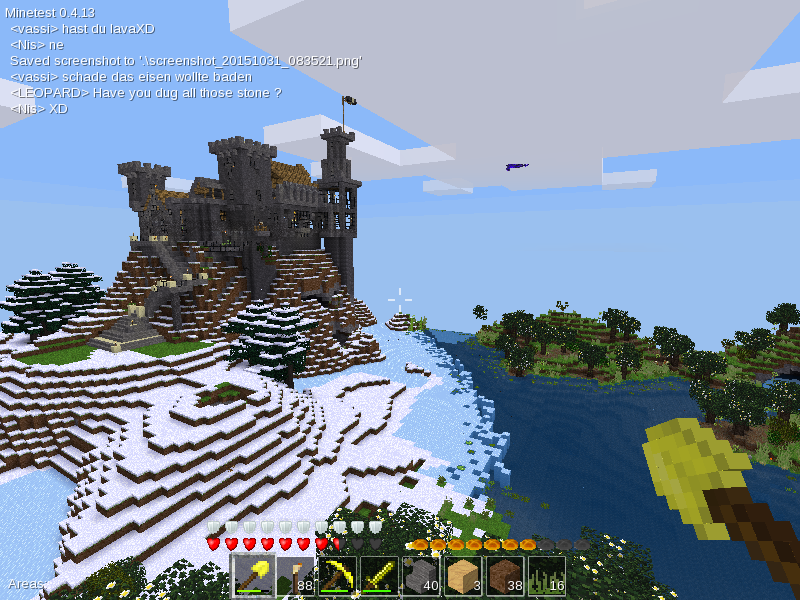Viewport: 800px width, 600px height.
Task: Equip the golden sword from hotbar
Action: [380, 576]
